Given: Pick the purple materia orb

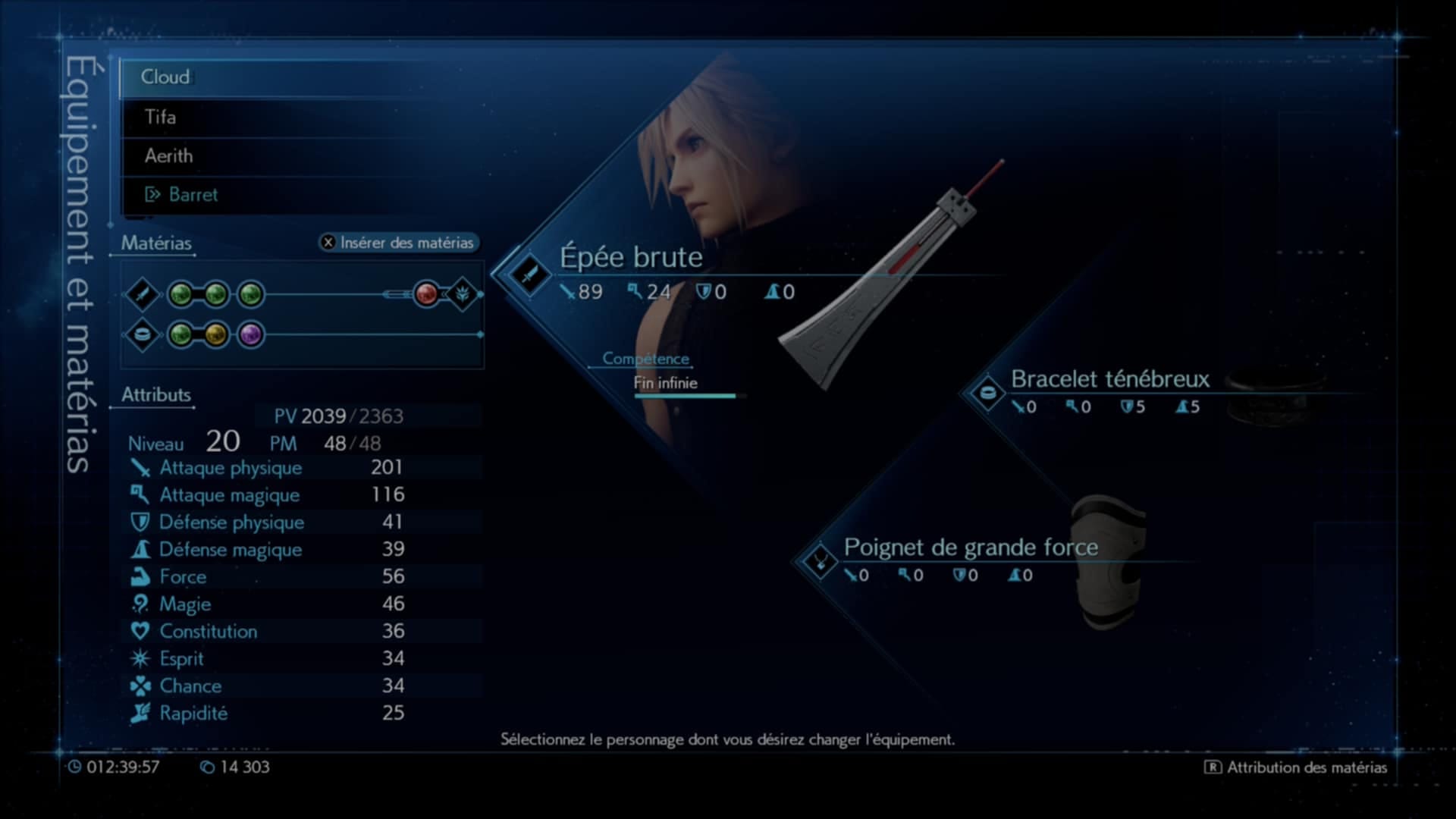Looking at the screenshot, I should [x=251, y=334].
